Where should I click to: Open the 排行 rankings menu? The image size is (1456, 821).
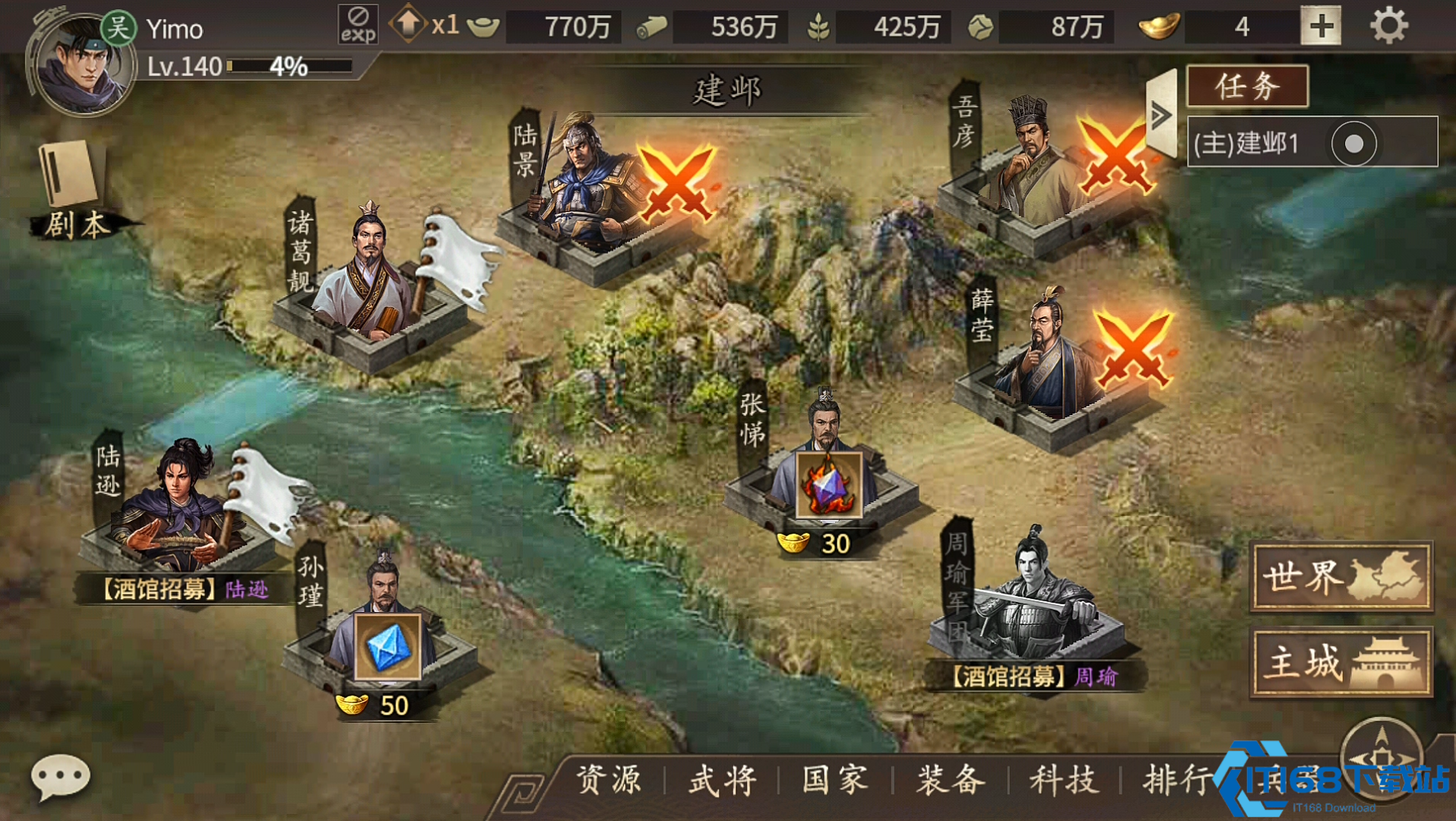[x=1176, y=780]
